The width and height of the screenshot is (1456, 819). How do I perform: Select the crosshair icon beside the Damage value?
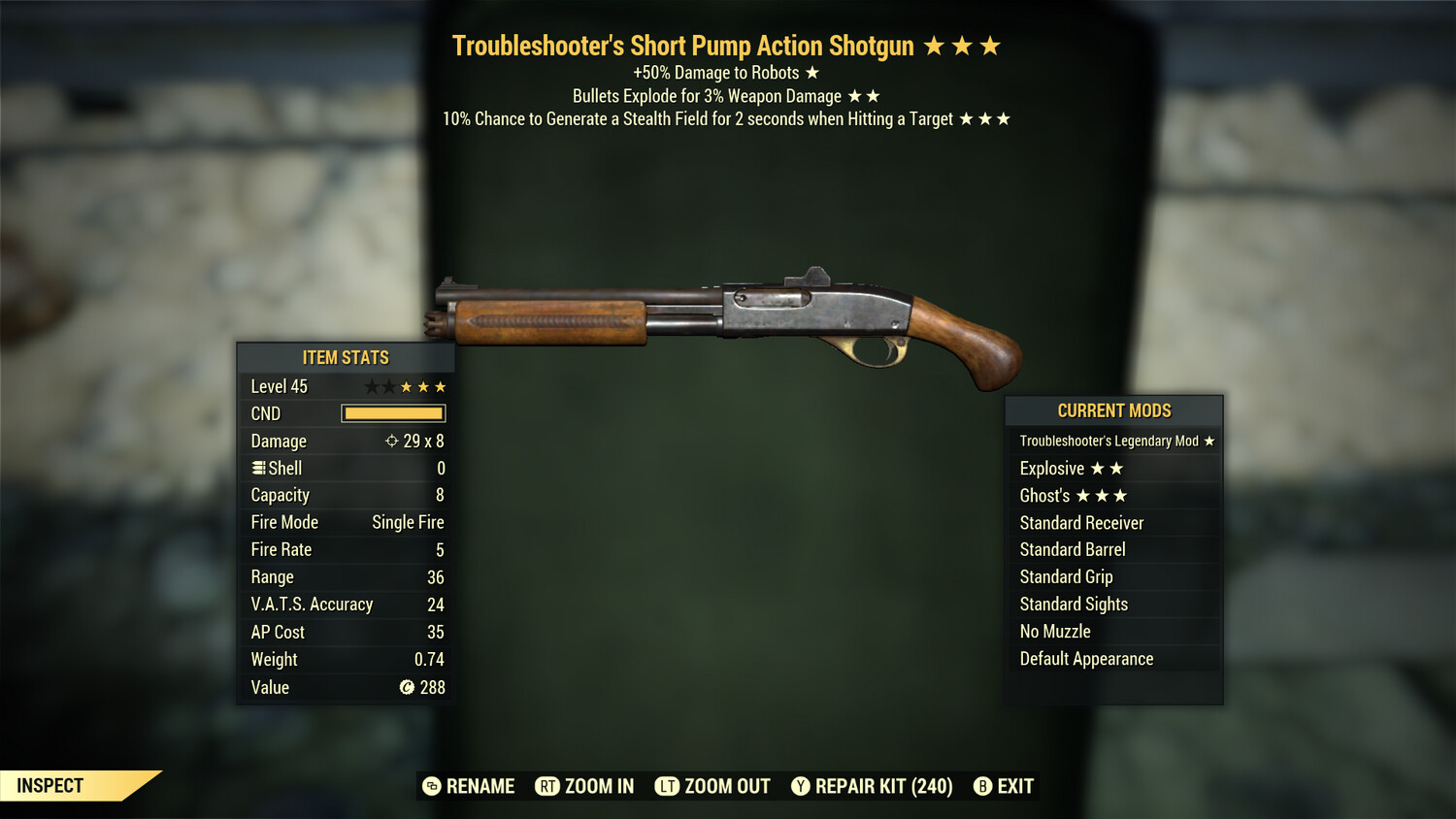point(393,441)
